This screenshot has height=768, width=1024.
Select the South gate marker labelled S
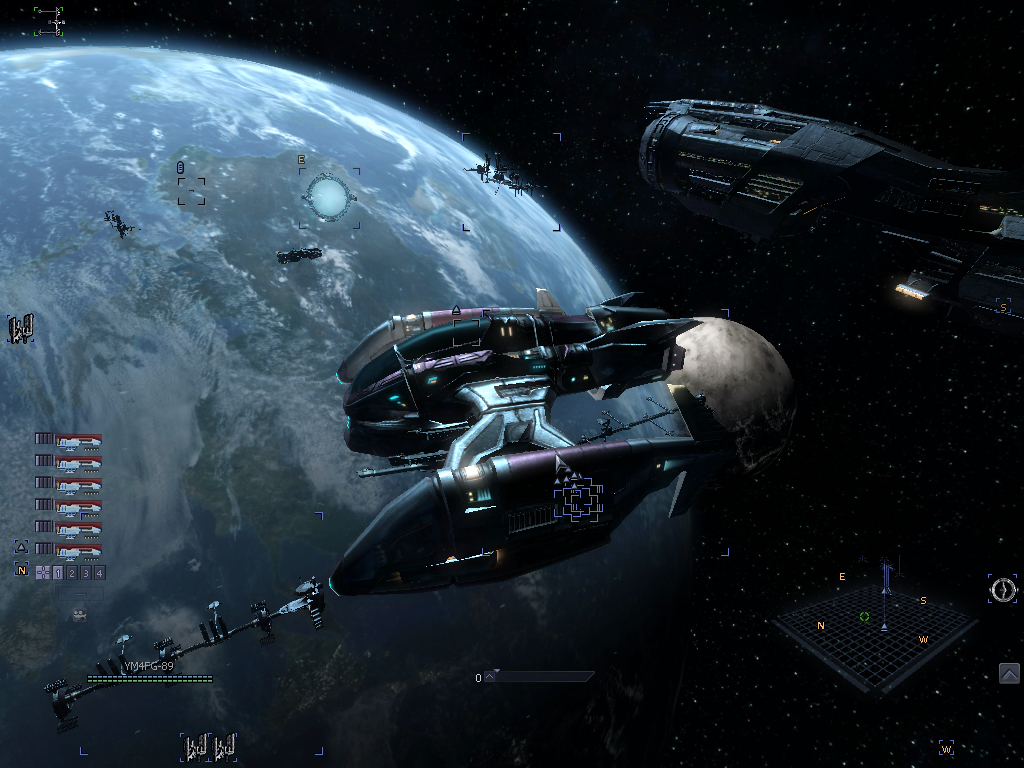point(1003,307)
